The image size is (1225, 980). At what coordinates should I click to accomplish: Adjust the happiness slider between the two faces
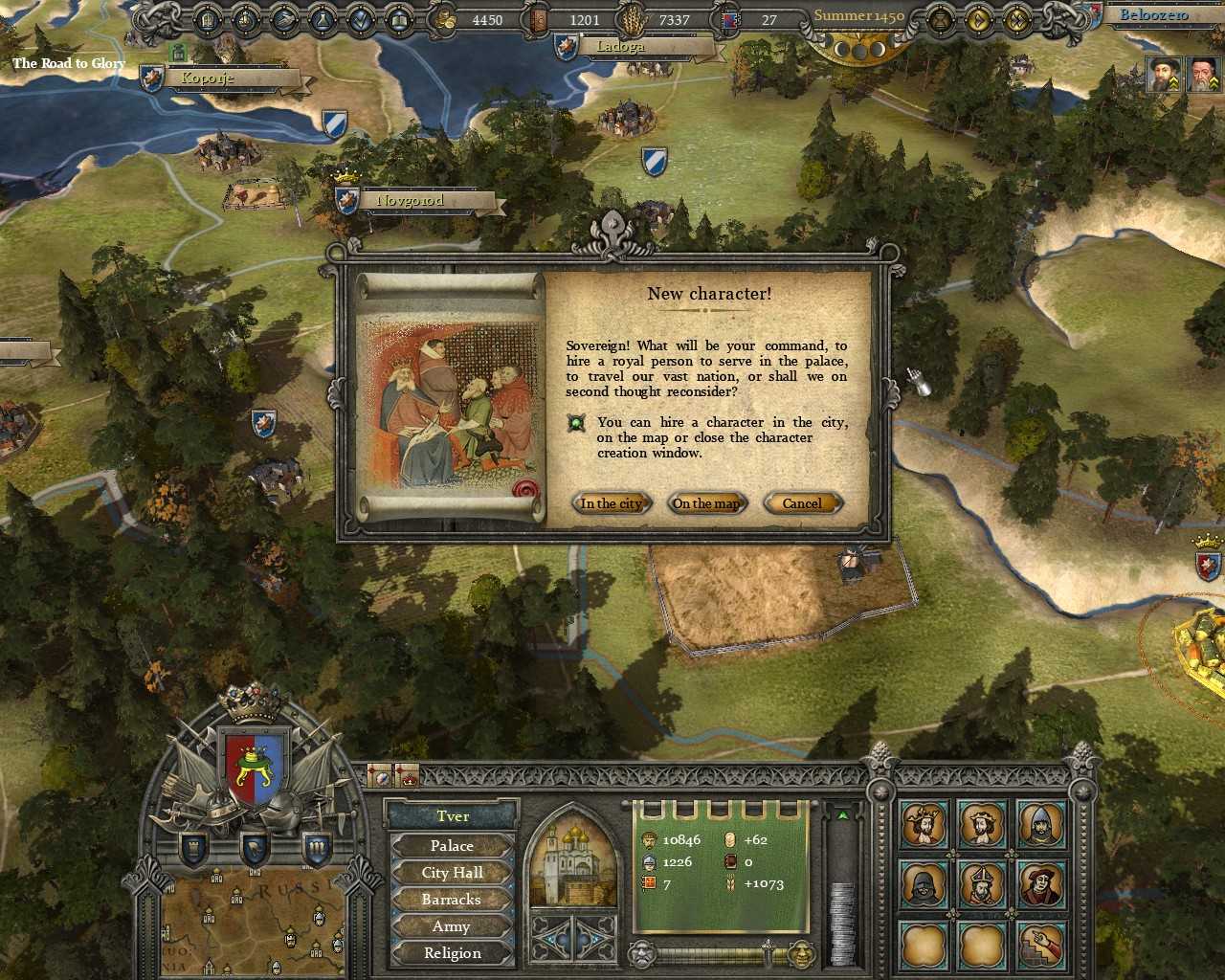click(768, 952)
